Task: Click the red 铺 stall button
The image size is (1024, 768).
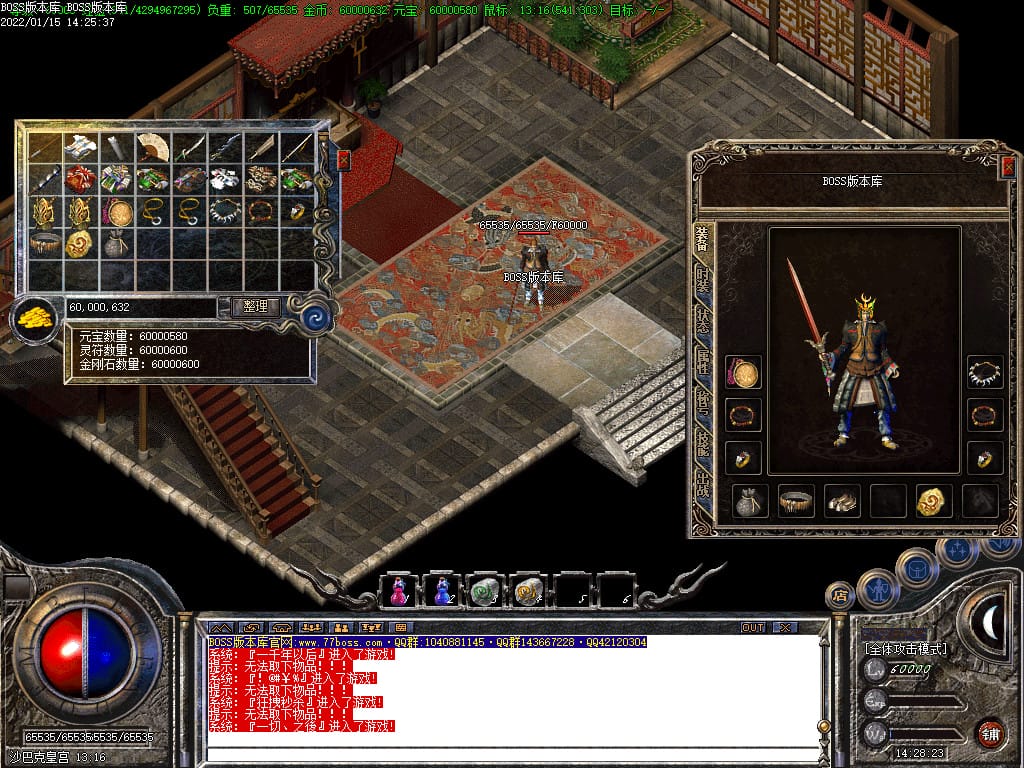Action: pyautogui.click(x=990, y=734)
